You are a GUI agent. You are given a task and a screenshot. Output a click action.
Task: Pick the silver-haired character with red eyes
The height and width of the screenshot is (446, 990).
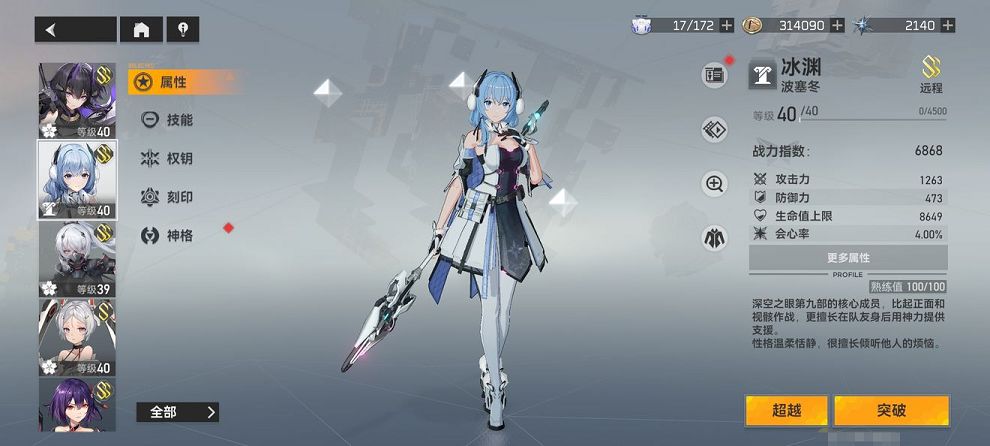point(77,335)
